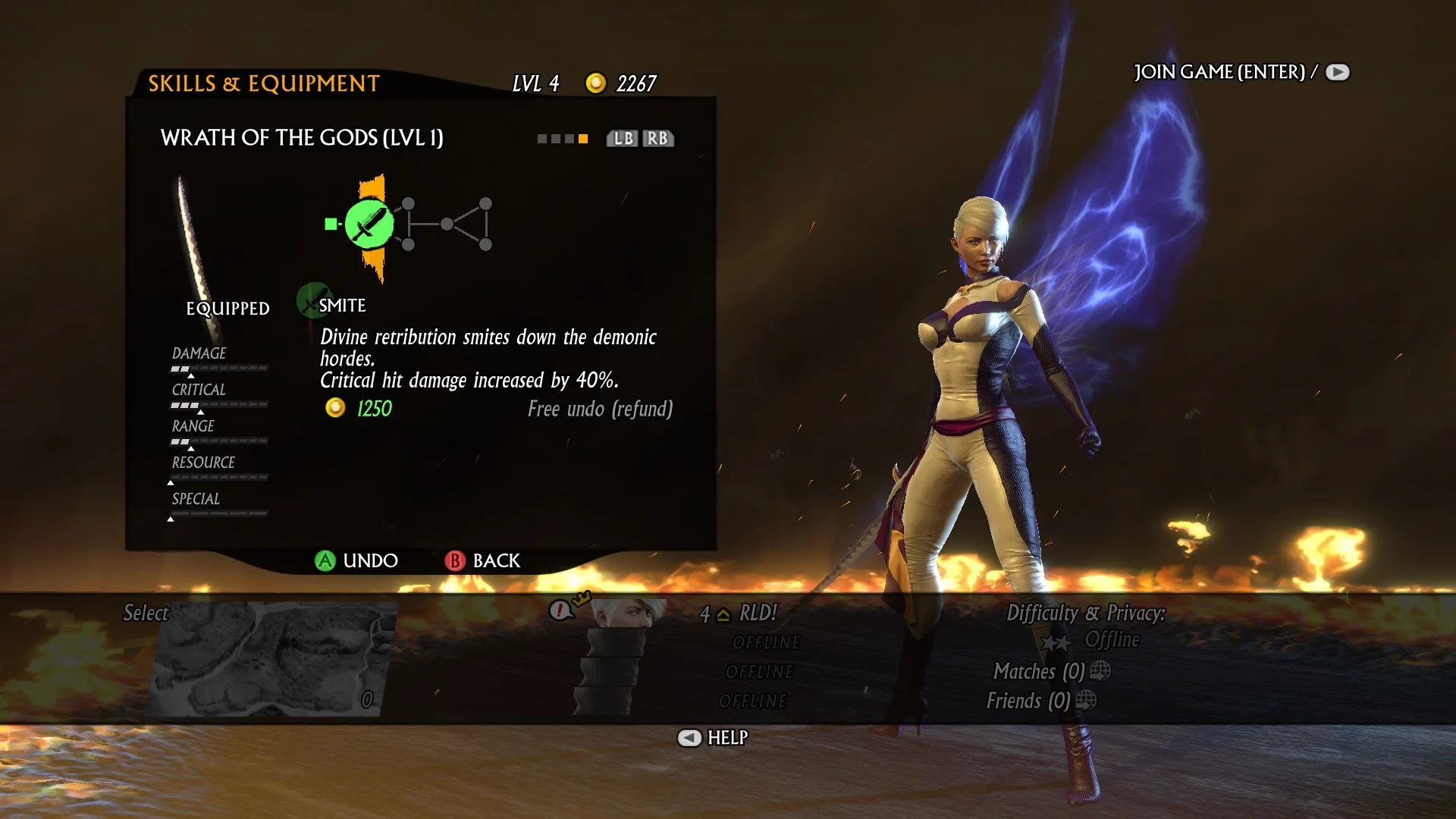
Task: Open Difficulty & Privacy settings
Action: point(1085,613)
